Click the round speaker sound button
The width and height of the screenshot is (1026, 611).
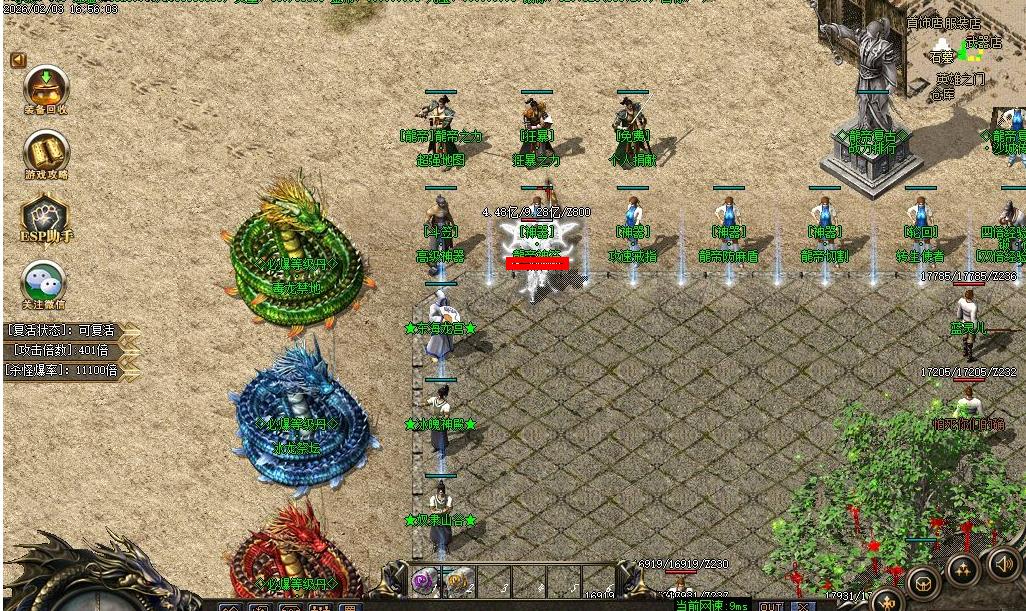(1004, 562)
